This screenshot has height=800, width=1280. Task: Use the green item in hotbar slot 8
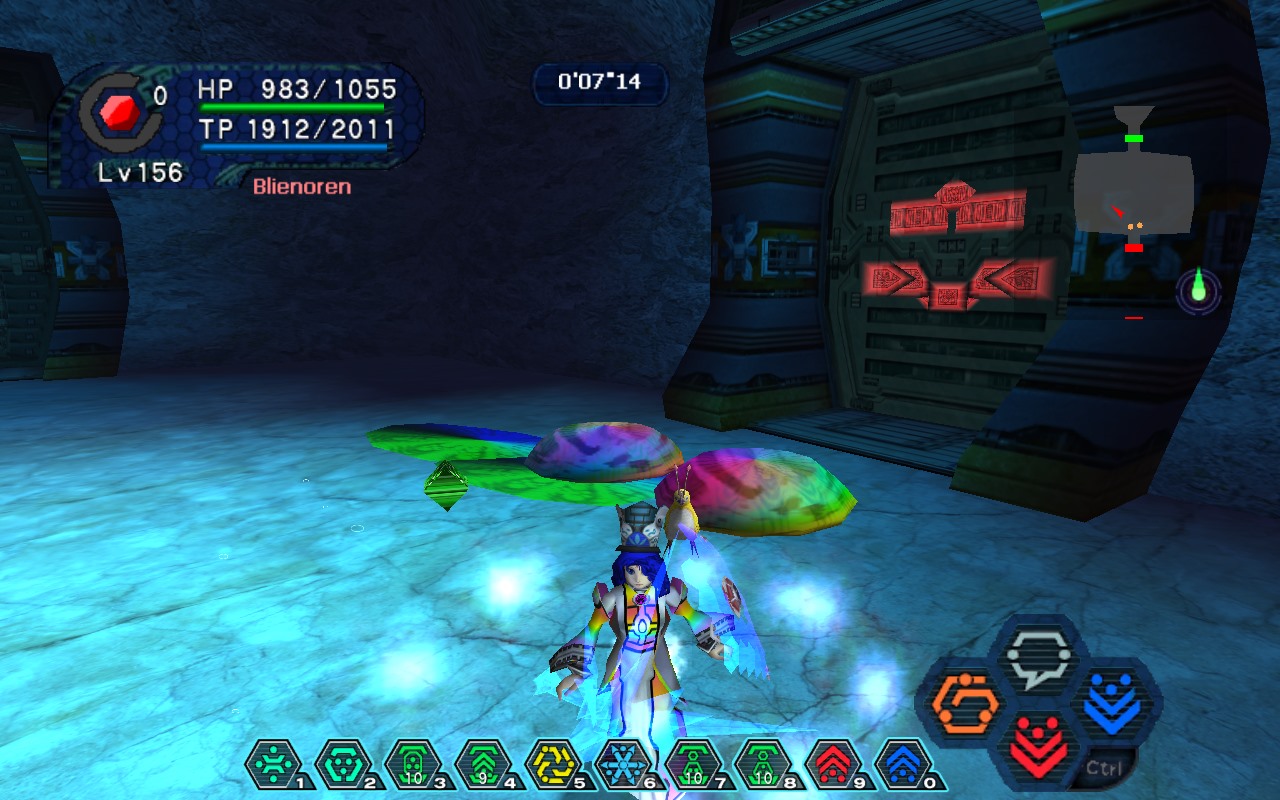764,765
